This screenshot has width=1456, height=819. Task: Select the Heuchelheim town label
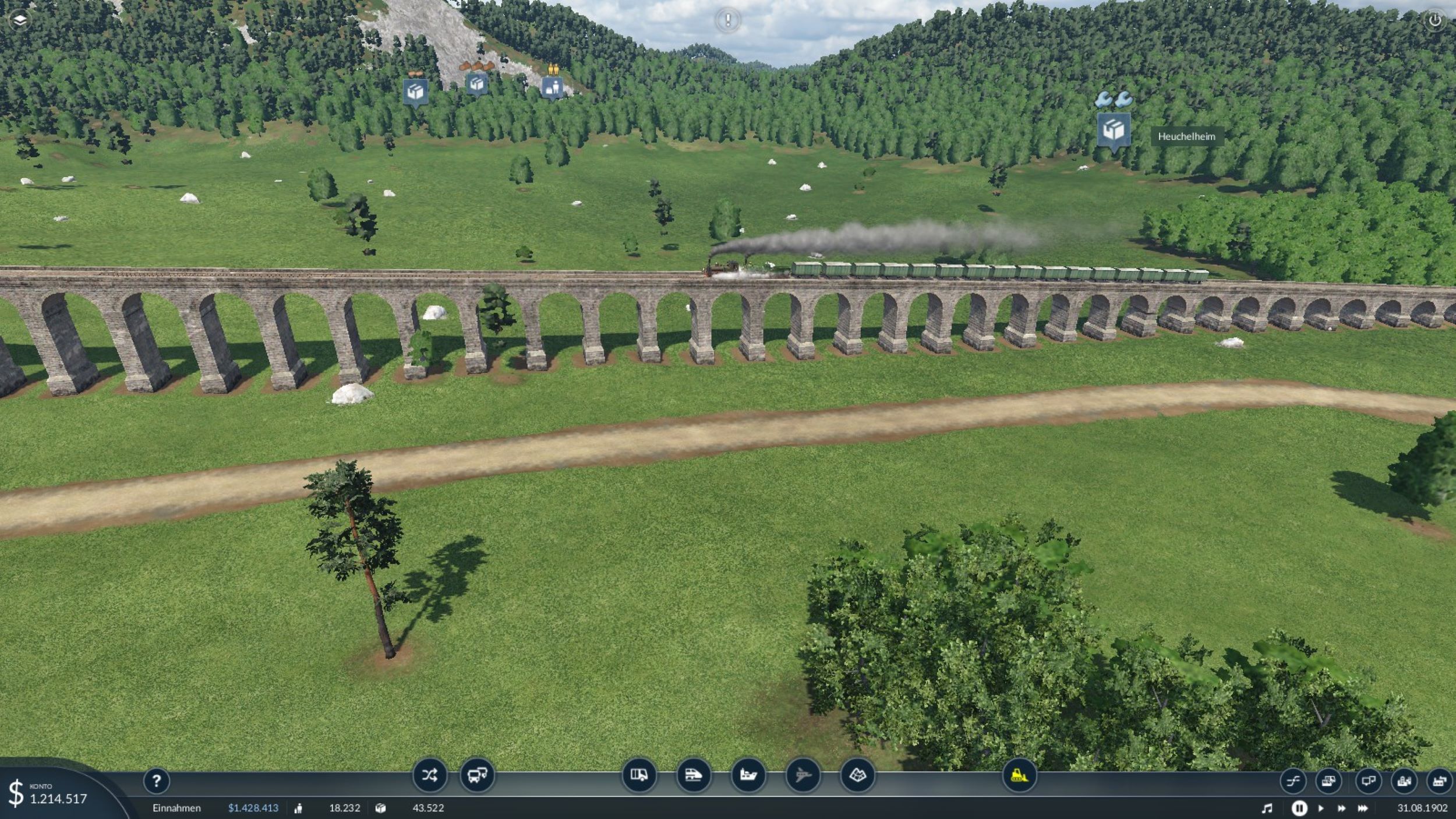pyautogui.click(x=1186, y=136)
